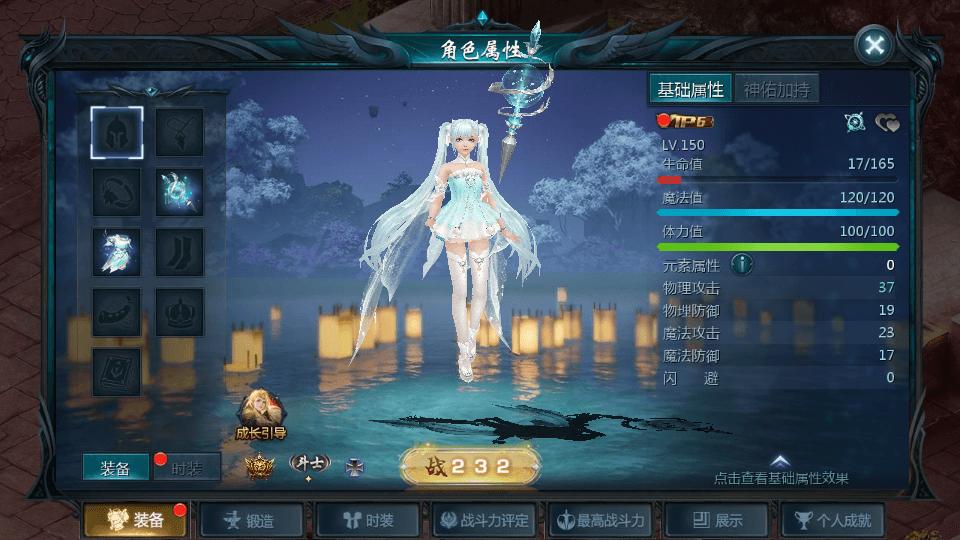Image resolution: width=960 pixels, height=540 pixels.
Task: Show 元素属性 info tooltip
Action: 741,265
